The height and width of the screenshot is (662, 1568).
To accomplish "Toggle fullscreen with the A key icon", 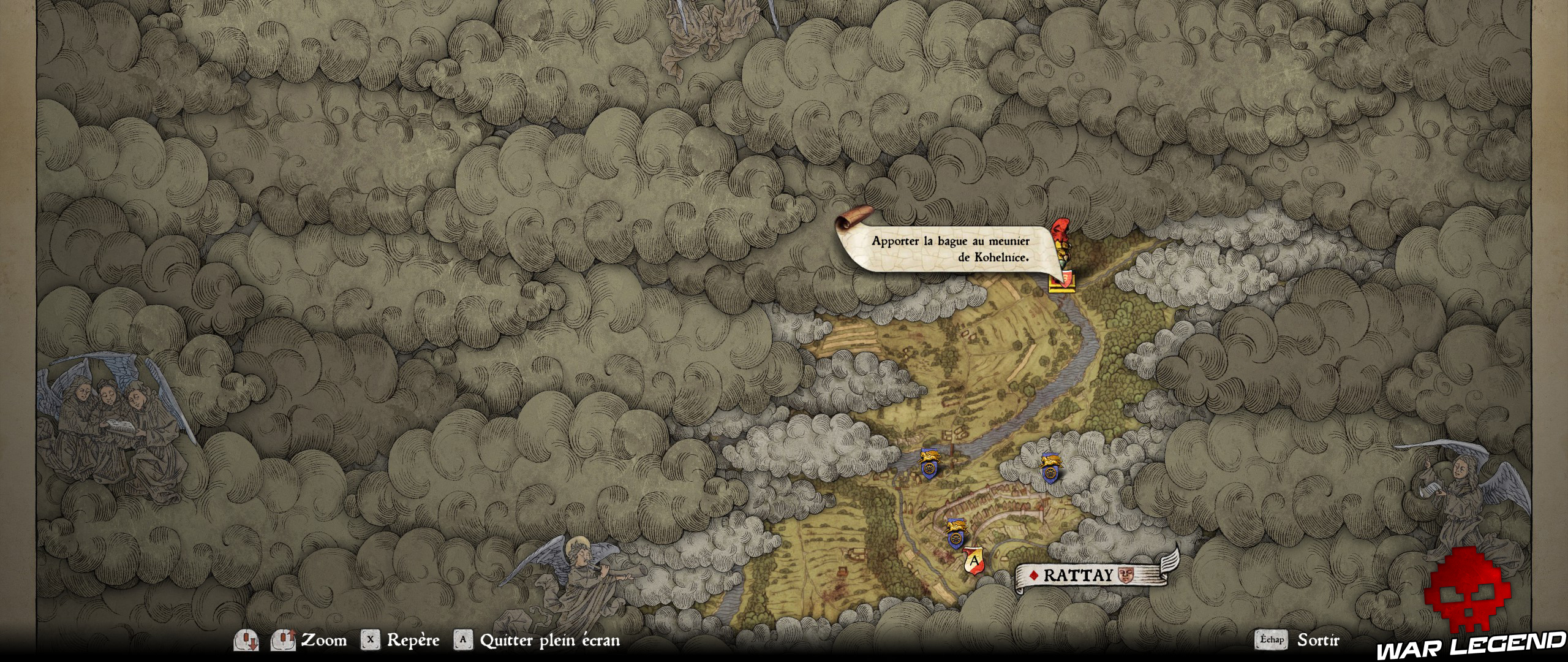I will 464,640.
